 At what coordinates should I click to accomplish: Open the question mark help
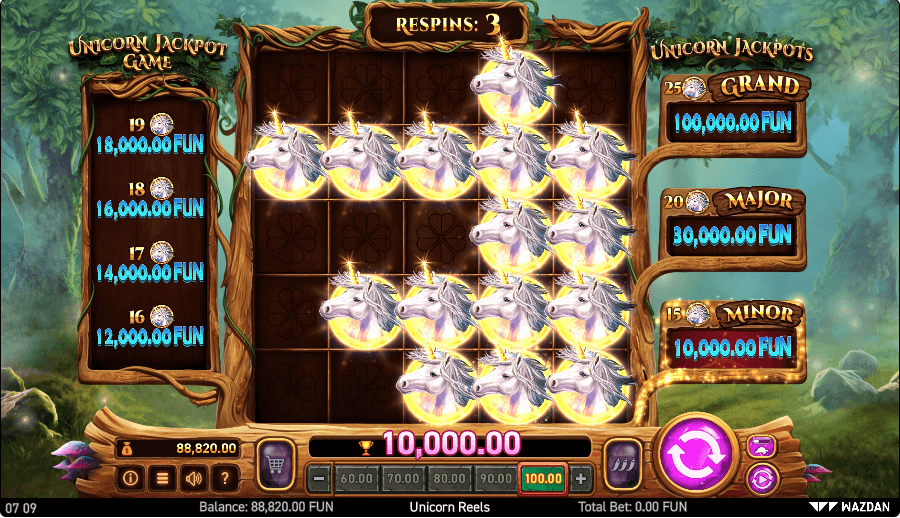224,478
